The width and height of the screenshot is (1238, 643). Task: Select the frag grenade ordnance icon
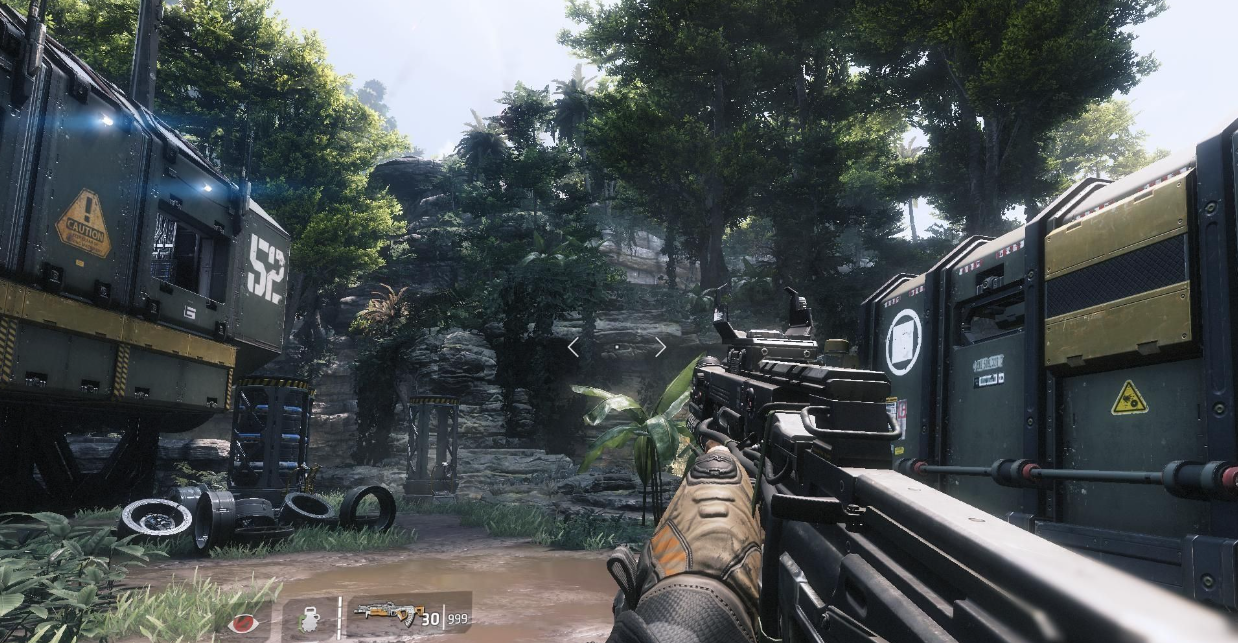click(x=309, y=620)
